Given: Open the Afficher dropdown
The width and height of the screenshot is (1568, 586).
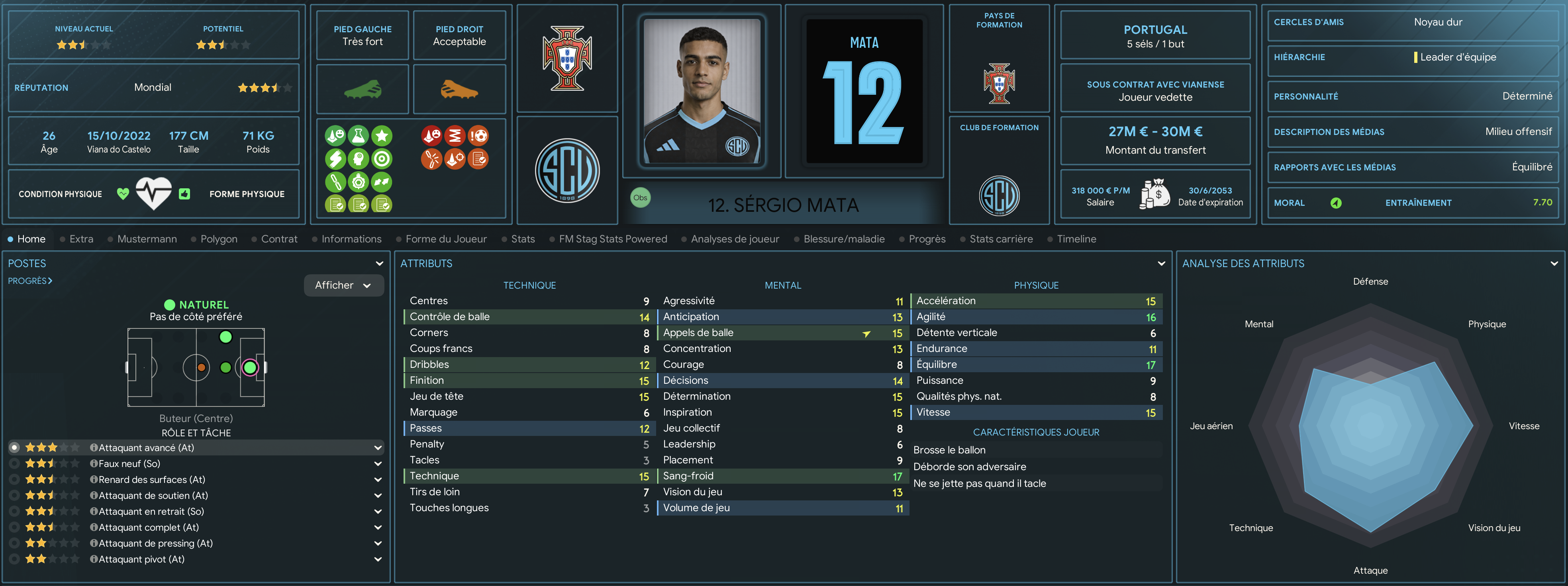Looking at the screenshot, I should click(343, 285).
